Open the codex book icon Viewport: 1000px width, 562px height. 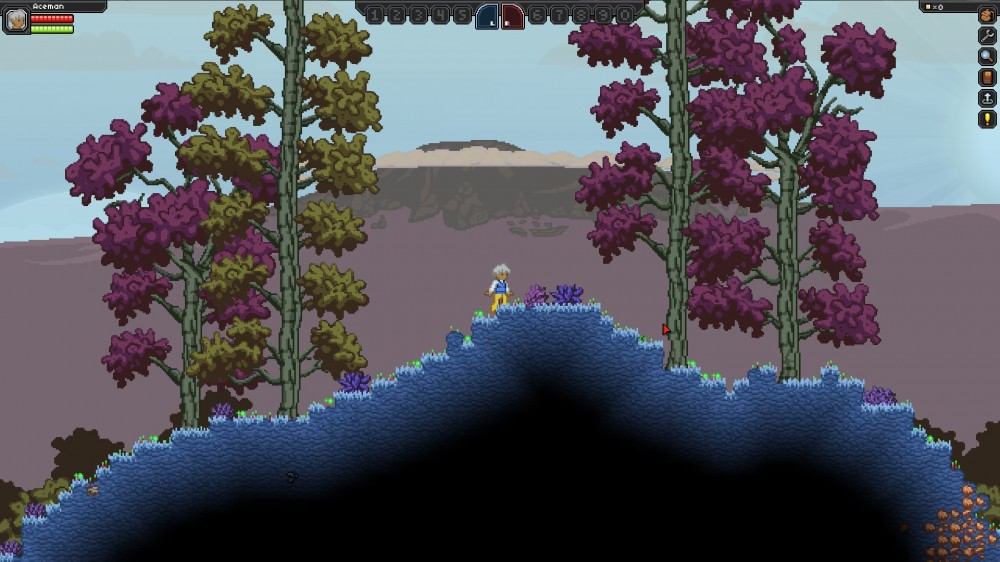[986, 77]
